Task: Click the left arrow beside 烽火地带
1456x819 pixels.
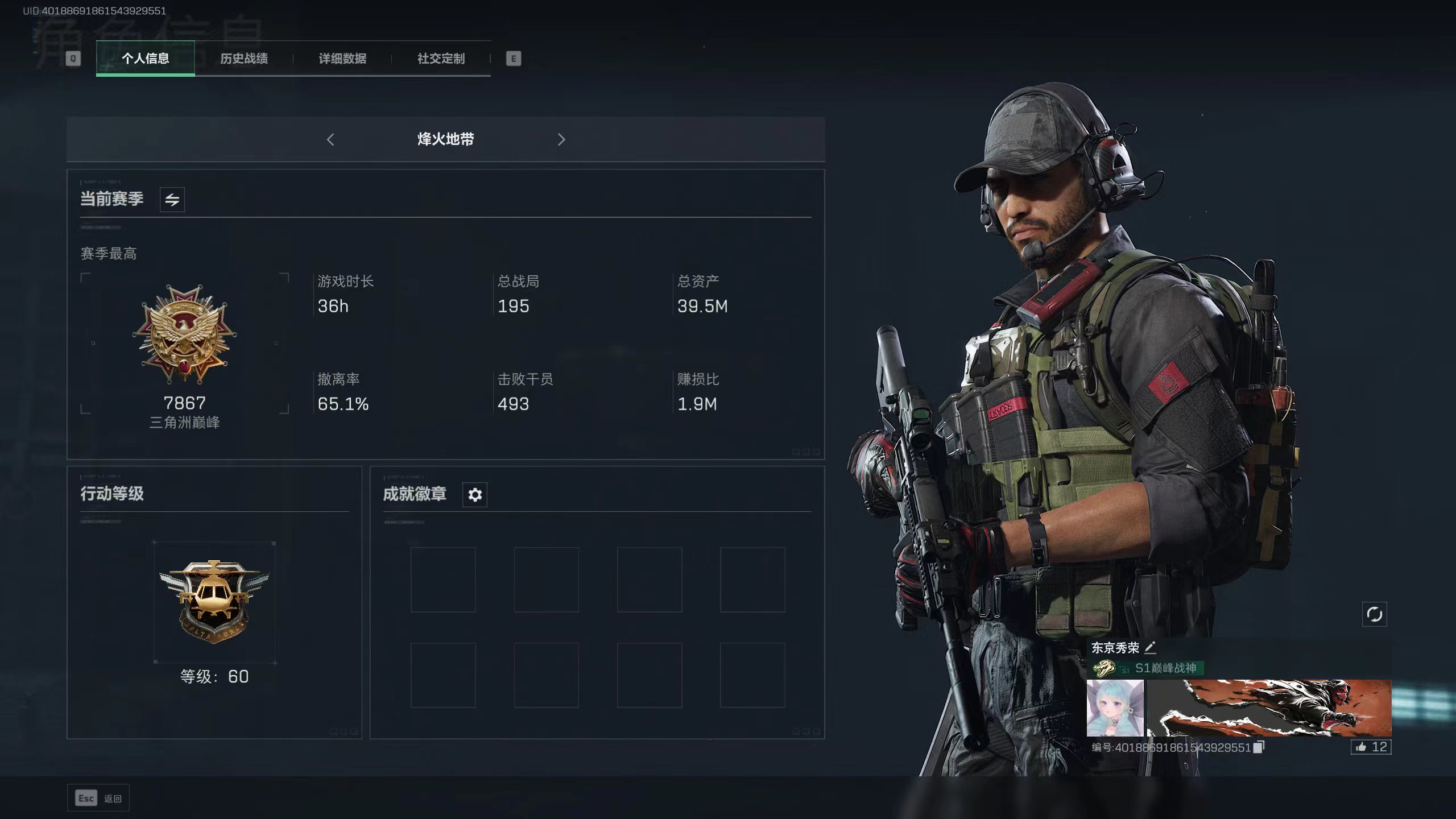Action: 330,139
